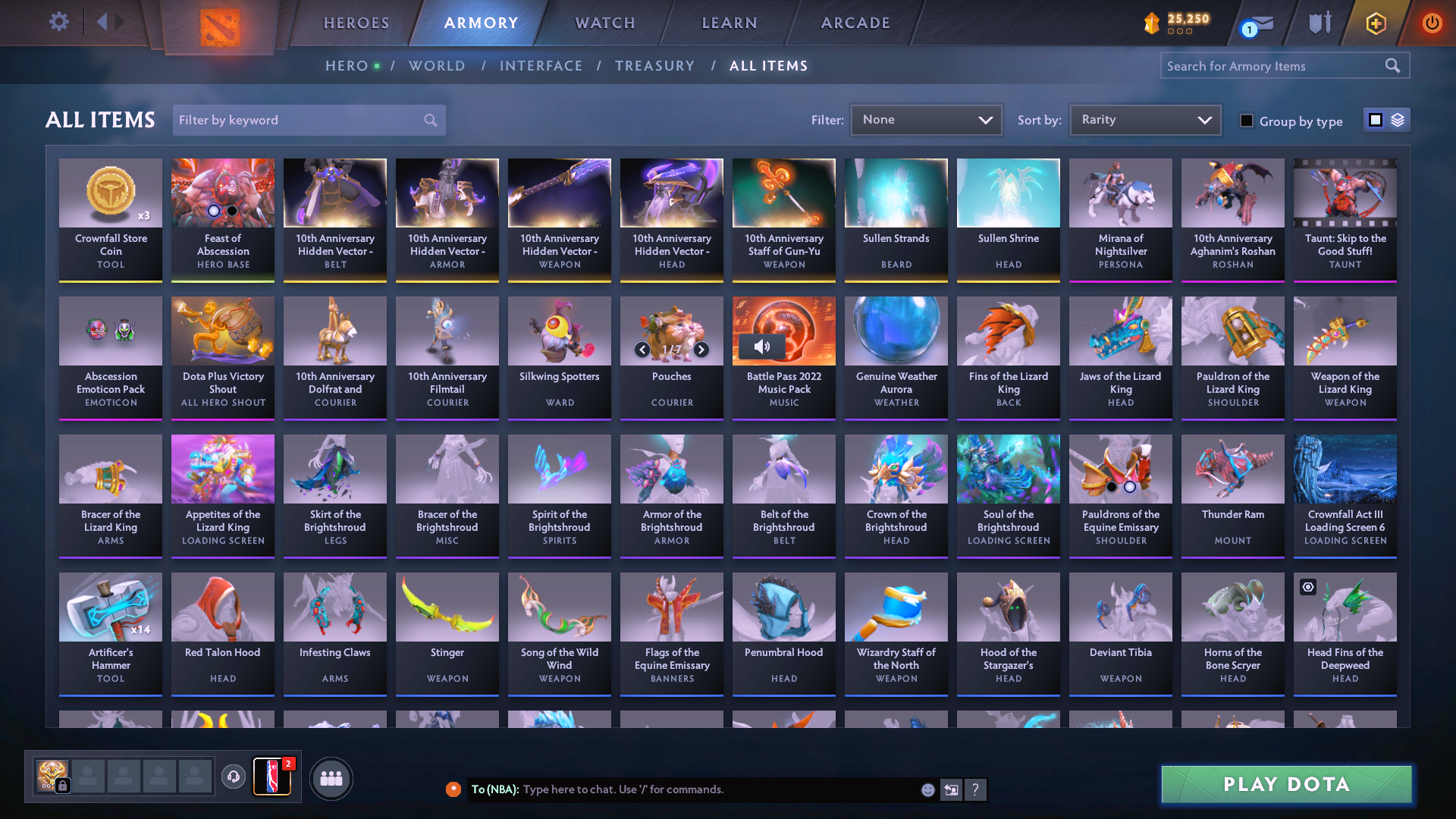Click the orange power button
1456x819 pixels.
pyautogui.click(x=1432, y=23)
